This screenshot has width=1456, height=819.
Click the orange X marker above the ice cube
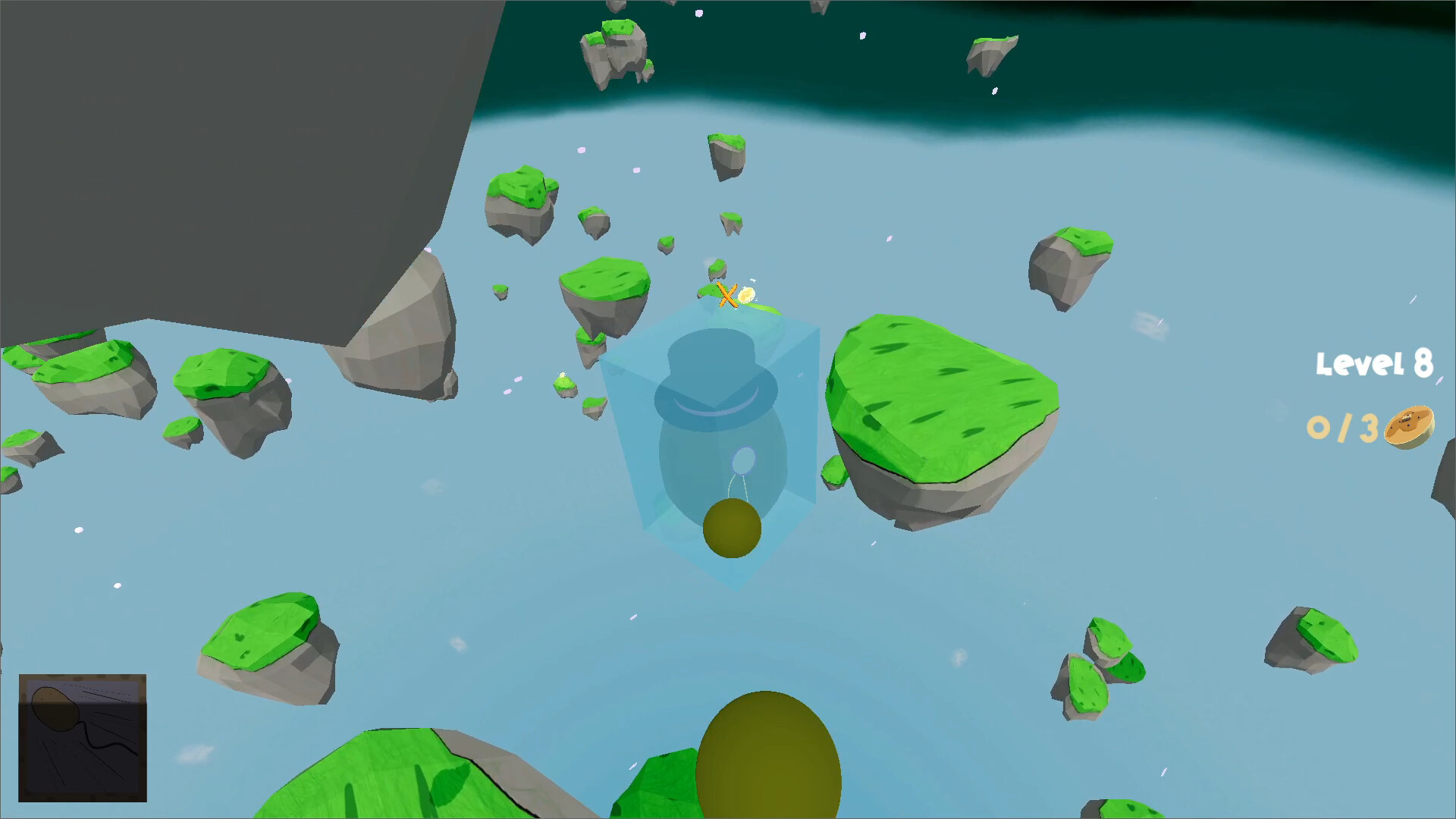pyautogui.click(x=726, y=294)
